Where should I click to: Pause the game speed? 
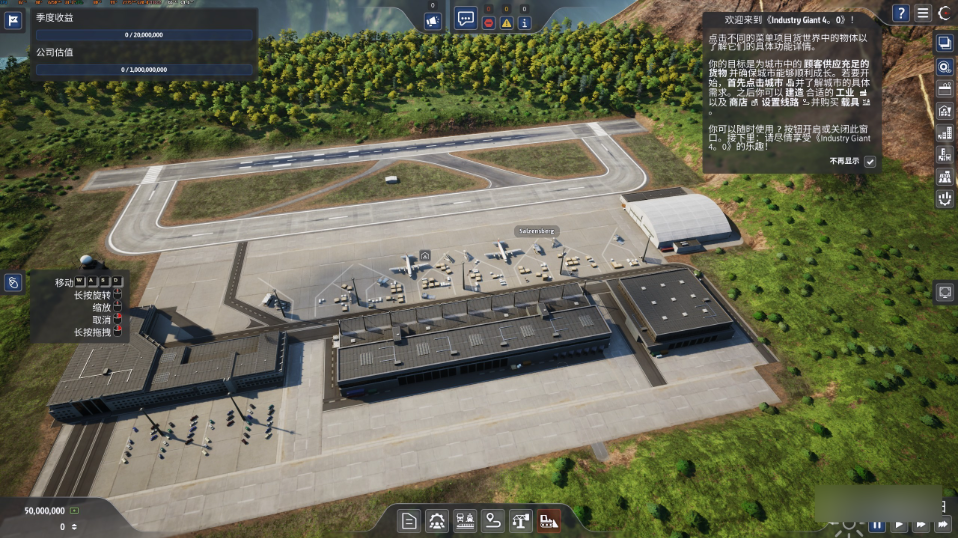click(877, 524)
